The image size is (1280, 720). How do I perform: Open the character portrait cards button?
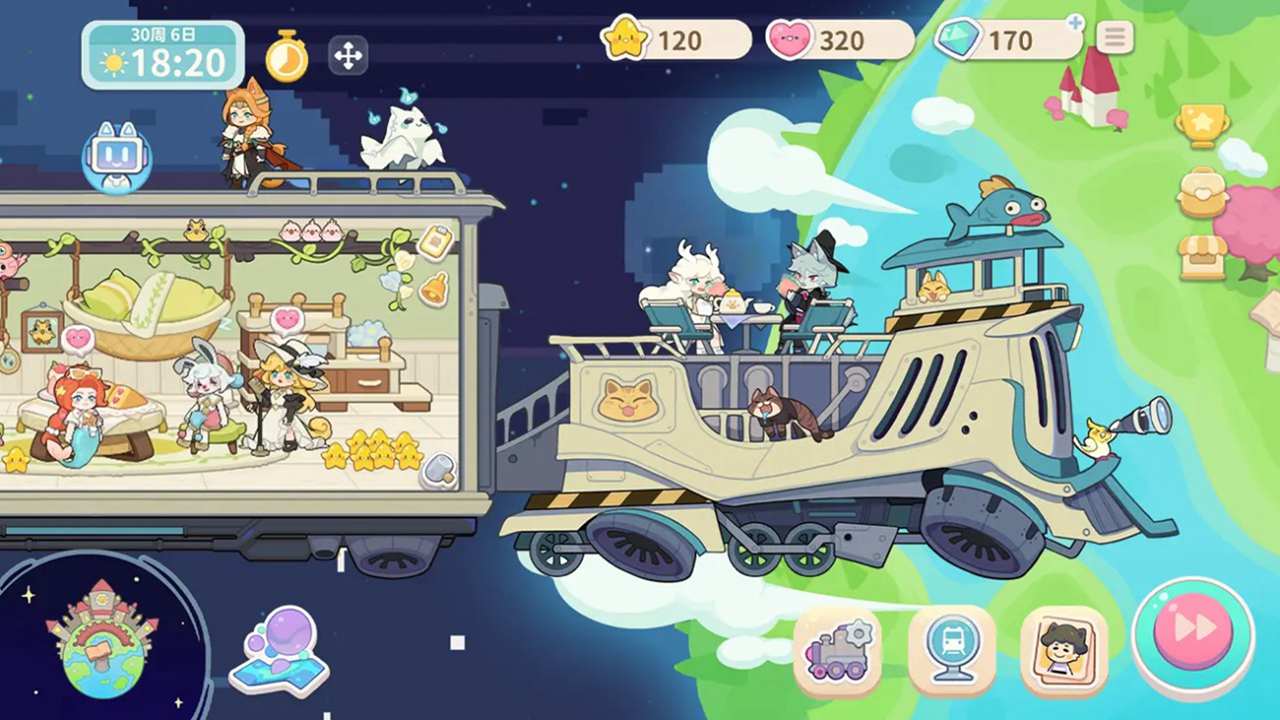pyautogui.click(x=1064, y=650)
